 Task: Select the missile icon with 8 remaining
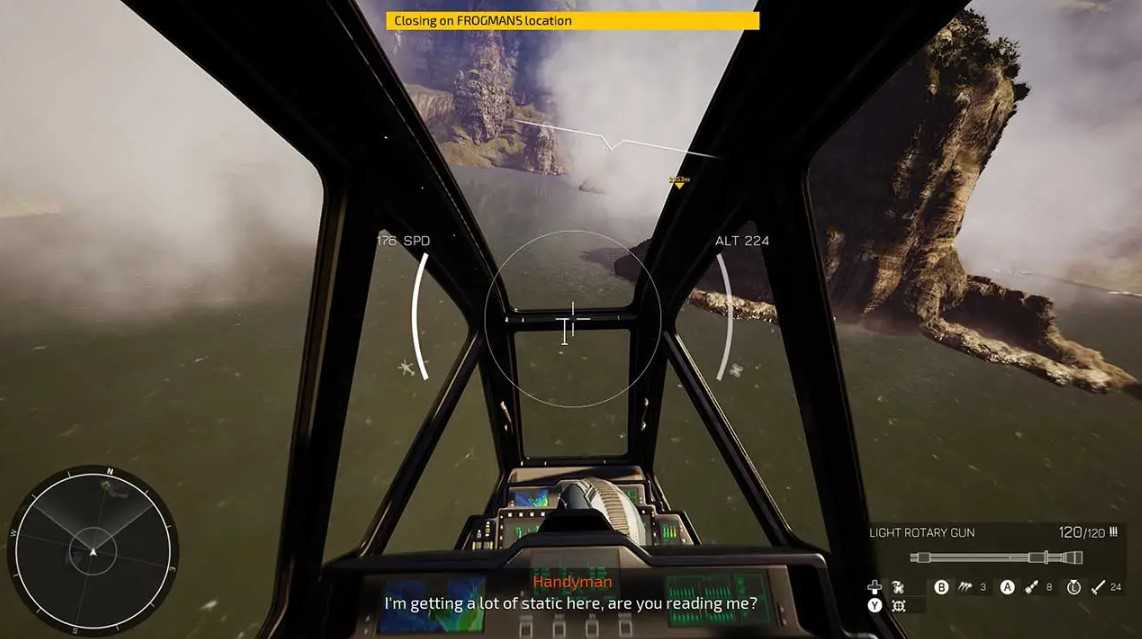click(x=1031, y=587)
